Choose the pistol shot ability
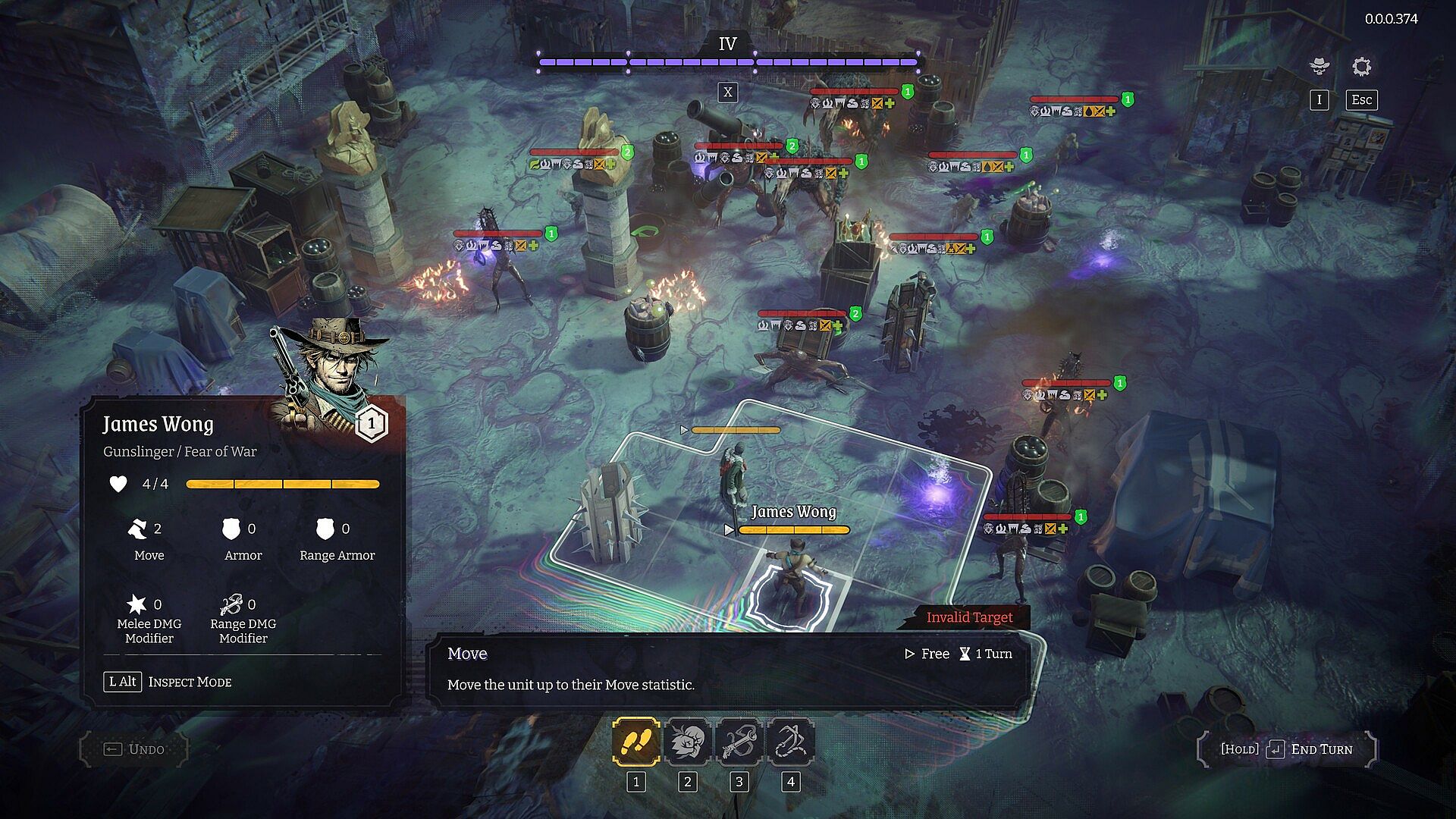Viewport: 1456px width, 819px height. pyautogui.click(x=739, y=742)
